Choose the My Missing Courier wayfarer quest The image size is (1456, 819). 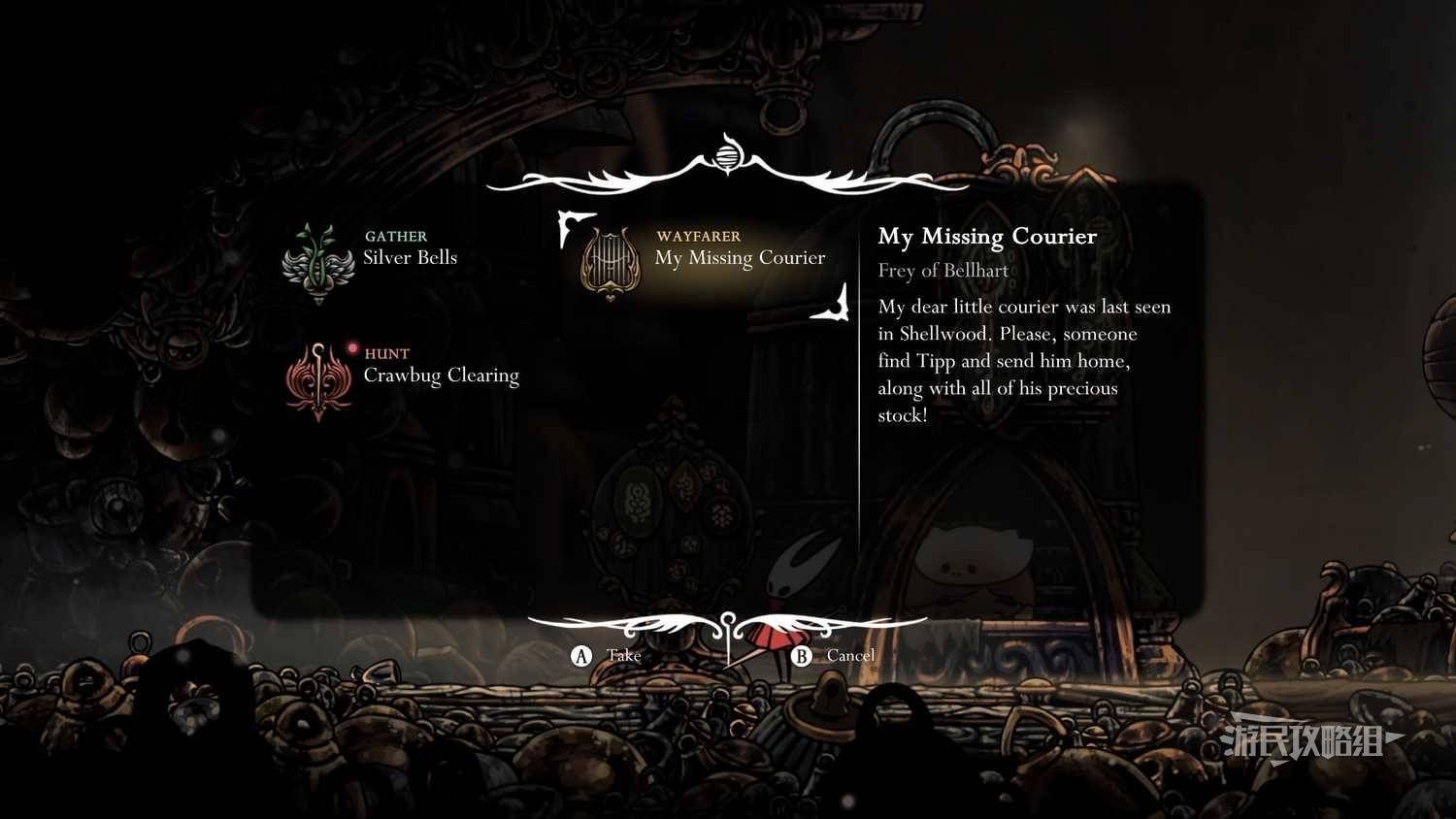click(x=740, y=258)
